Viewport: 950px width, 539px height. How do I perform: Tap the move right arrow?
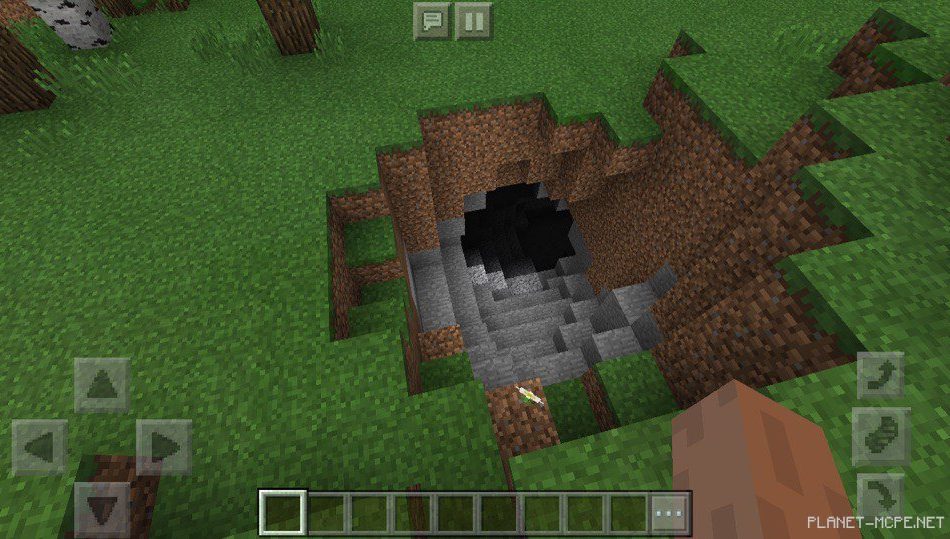click(x=163, y=447)
